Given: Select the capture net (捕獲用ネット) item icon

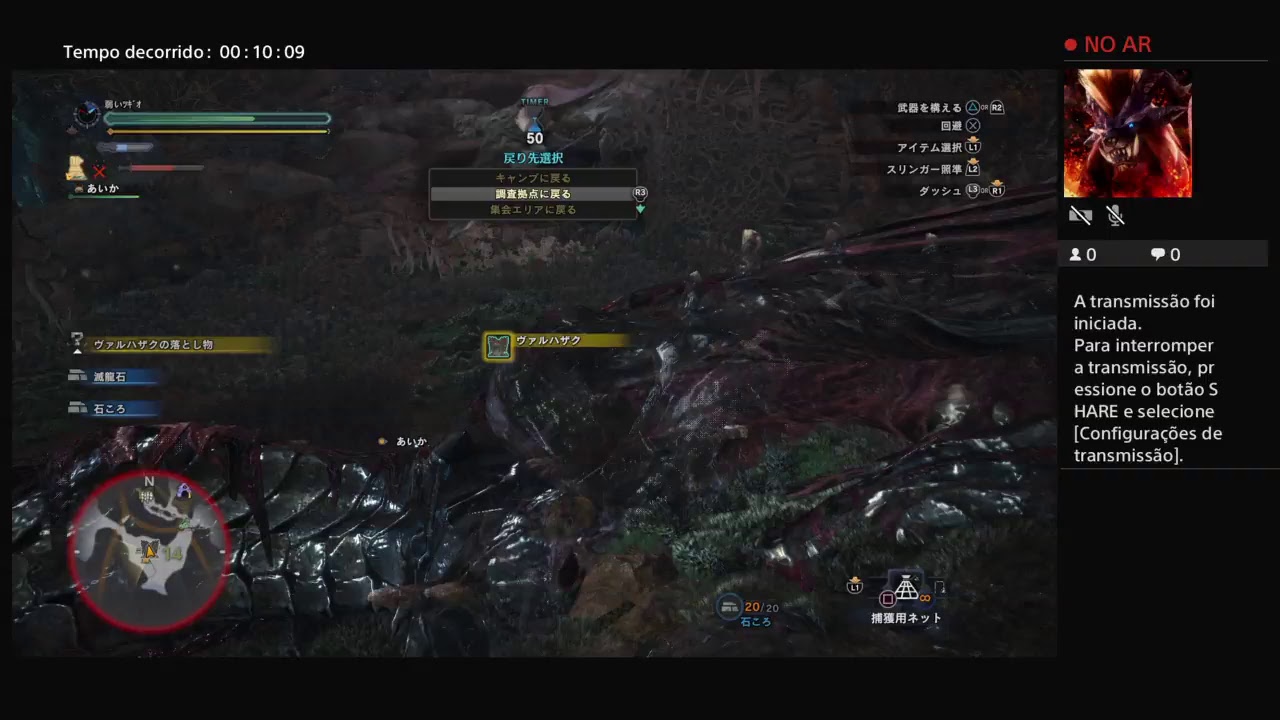Looking at the screenshot, I should click(x=905, y=588).
